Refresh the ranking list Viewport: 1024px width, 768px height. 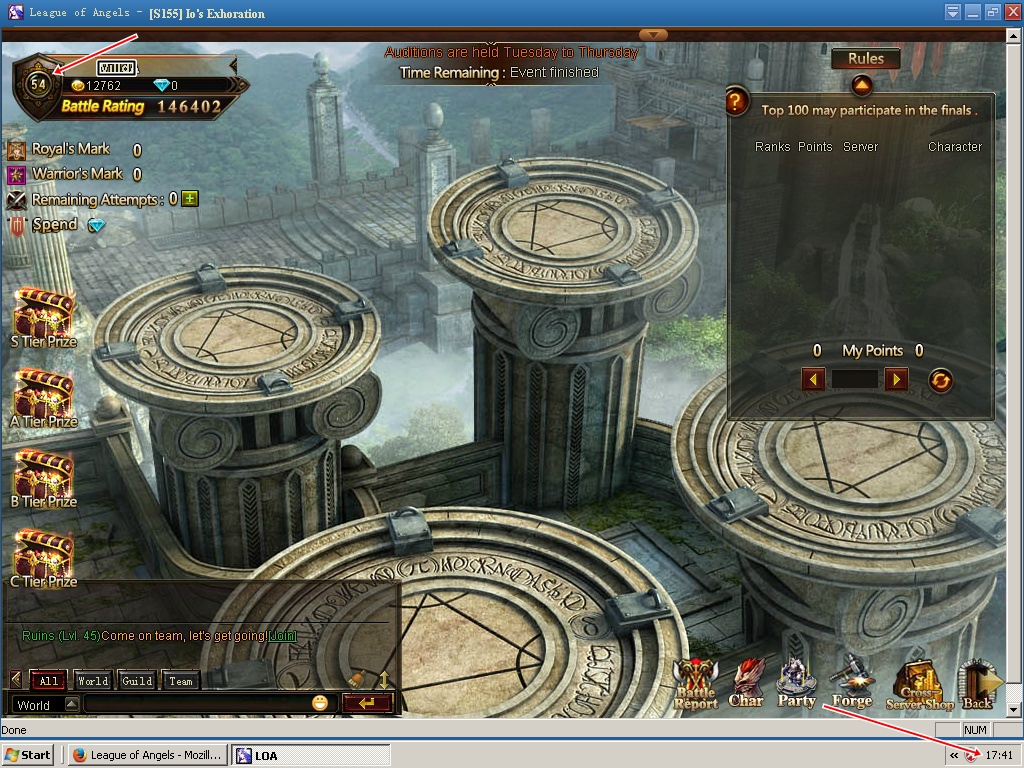[x=940, y=380]
